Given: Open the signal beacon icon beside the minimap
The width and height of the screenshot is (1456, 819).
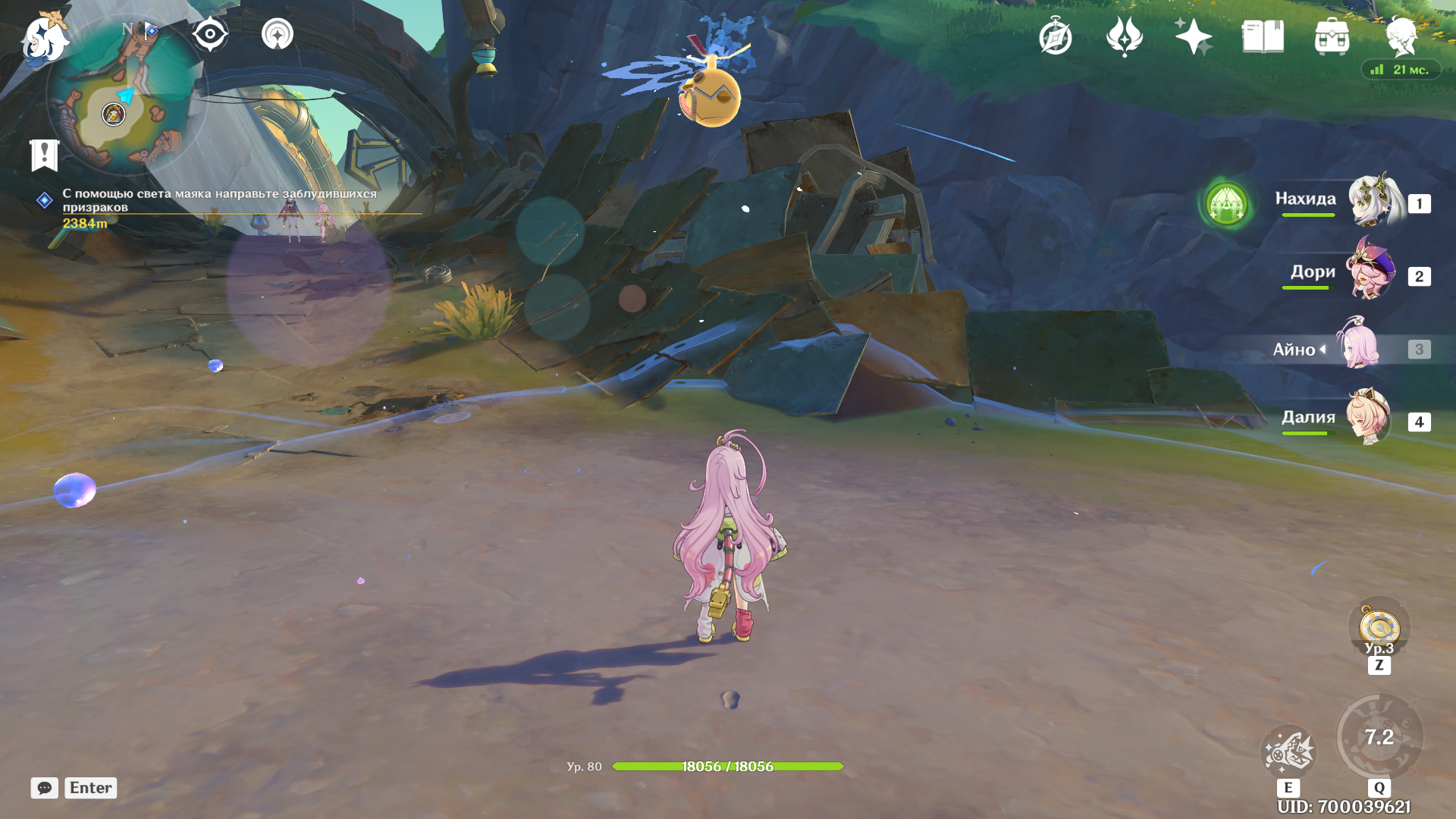Looking at the screenshot, I should click(x=278, y=34).
